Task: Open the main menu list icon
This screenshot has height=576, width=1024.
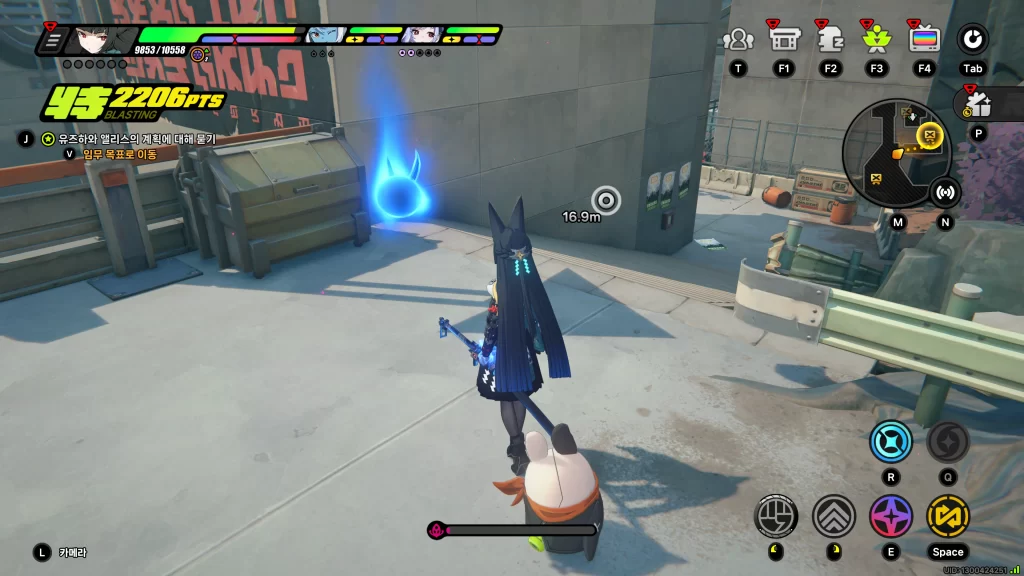Action: point(54,41)
